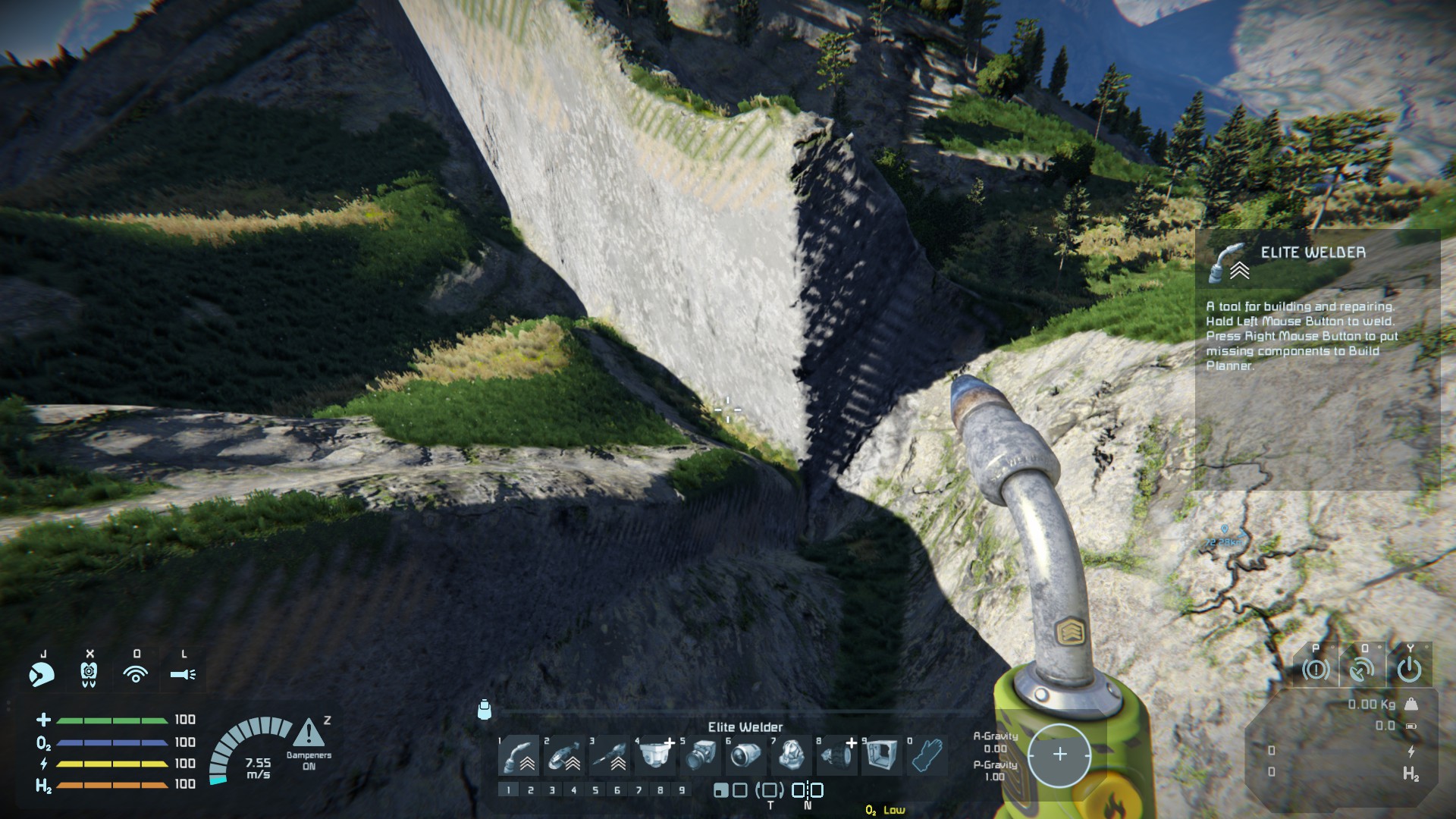This screenshot has width=1456, height=819.
Task: Choose the hollow cube frame block slot
Action: tap(882, 755)
